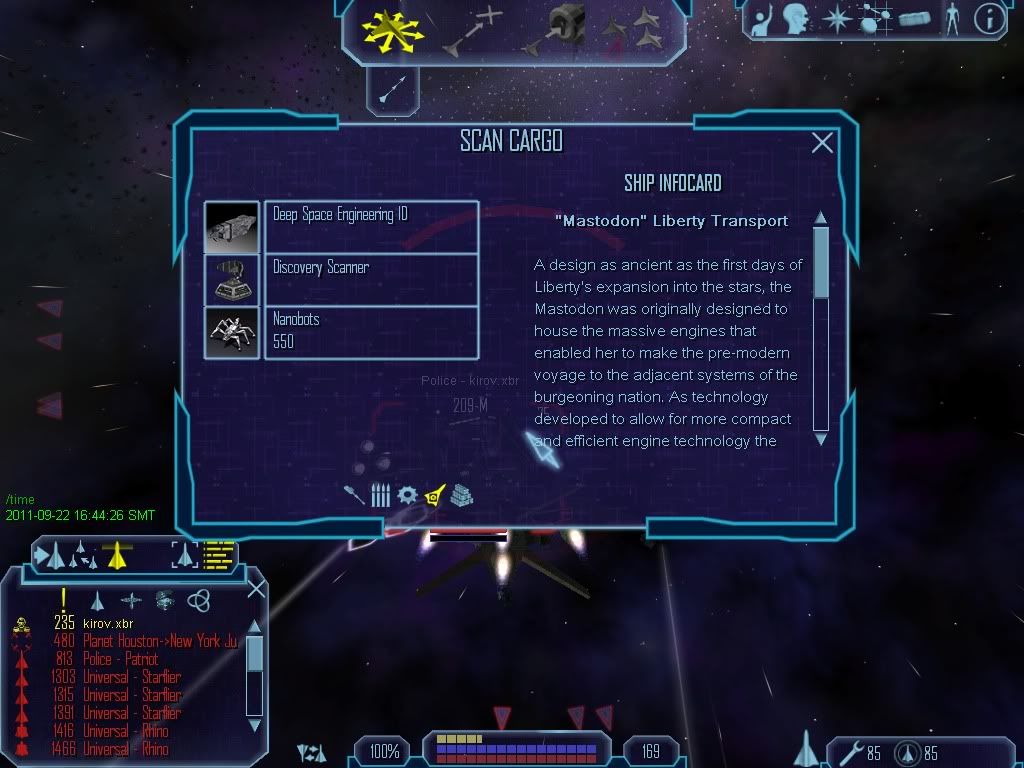Close the contact list panel
The width and height of the screenshot is (1024, 768).
point(256,589)
